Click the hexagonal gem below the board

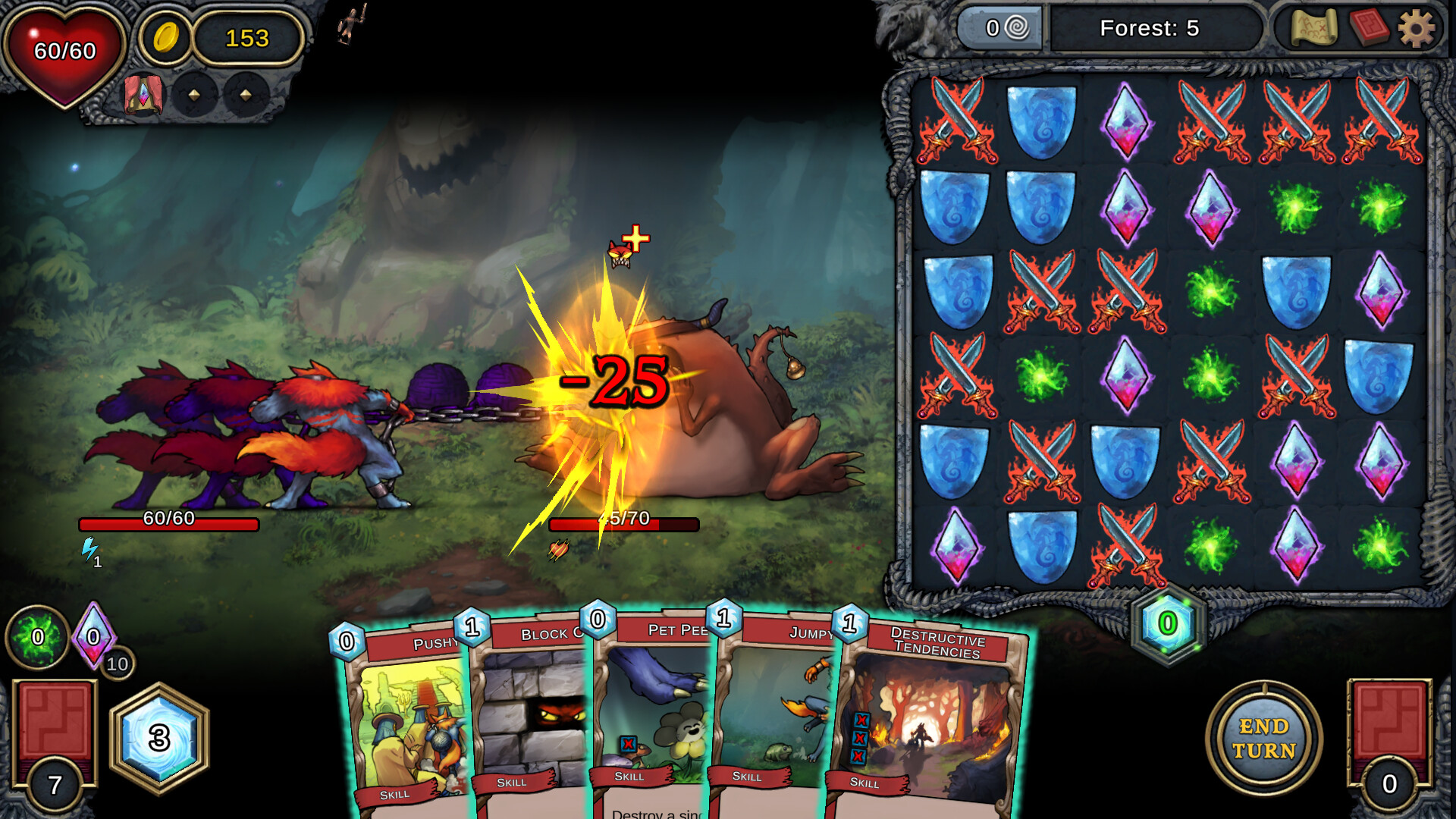[1167, 624]
